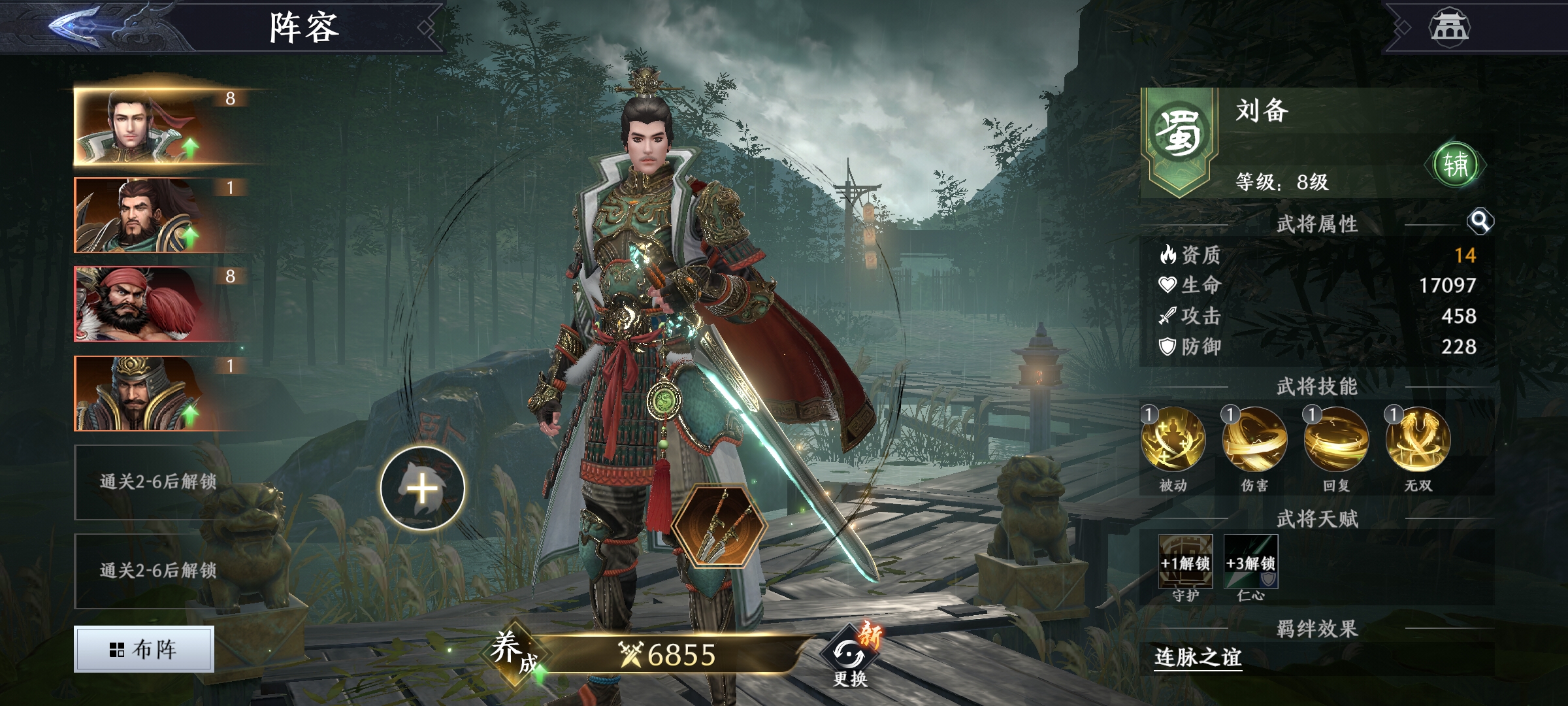Open the 连脉之谊 bond effect link

[x=1198, y=657]
